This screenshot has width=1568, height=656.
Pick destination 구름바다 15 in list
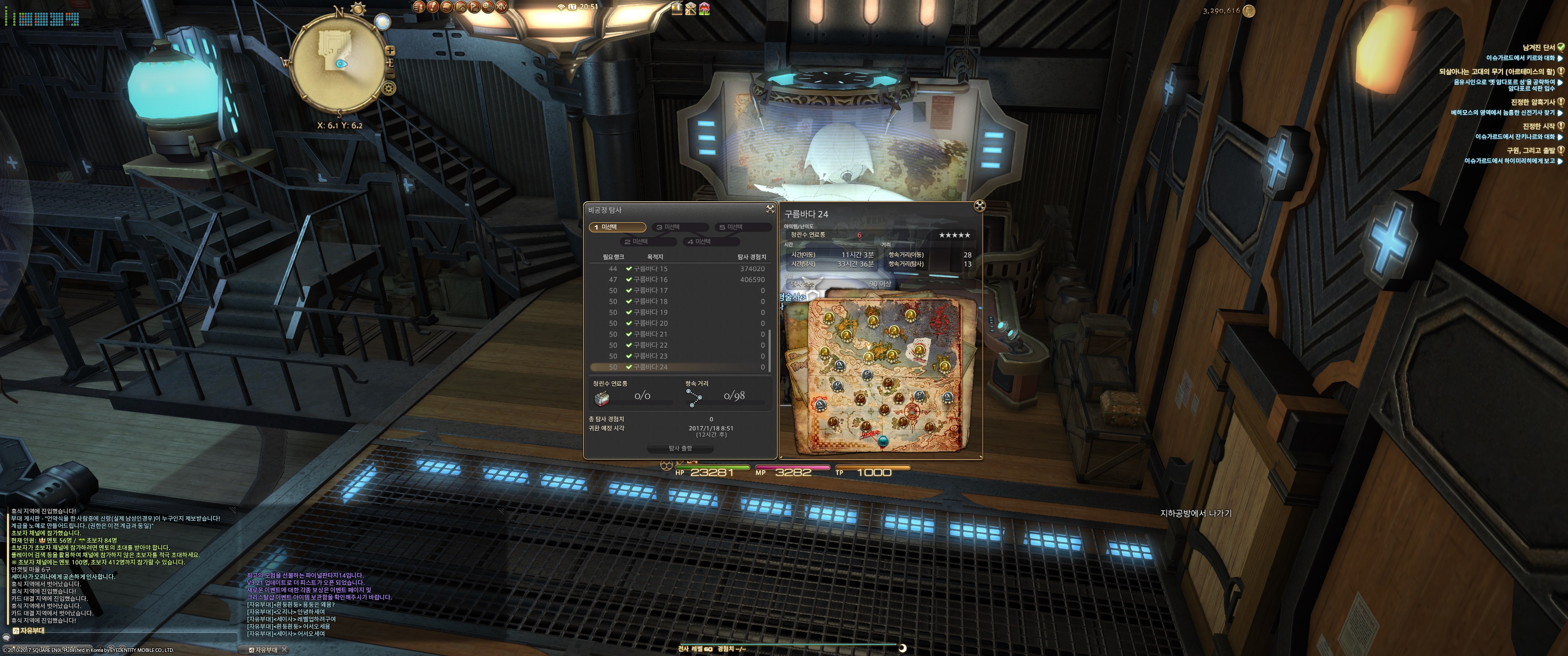pyautogui.click(x=650, y=269)
